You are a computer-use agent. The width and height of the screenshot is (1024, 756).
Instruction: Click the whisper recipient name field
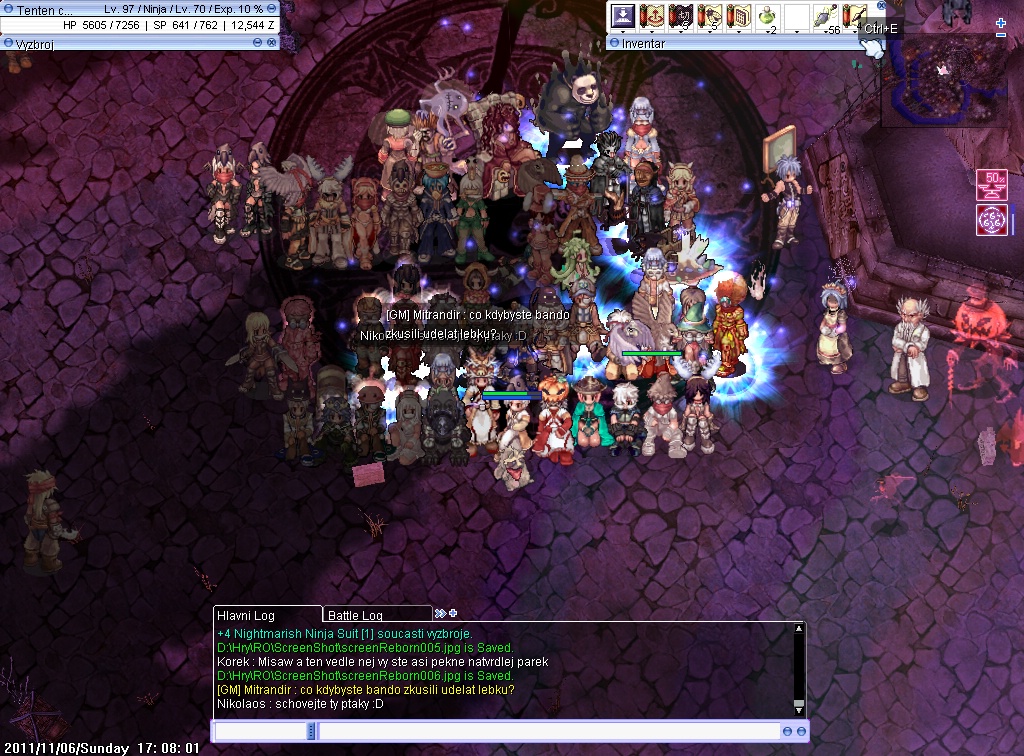pos(260,731)
